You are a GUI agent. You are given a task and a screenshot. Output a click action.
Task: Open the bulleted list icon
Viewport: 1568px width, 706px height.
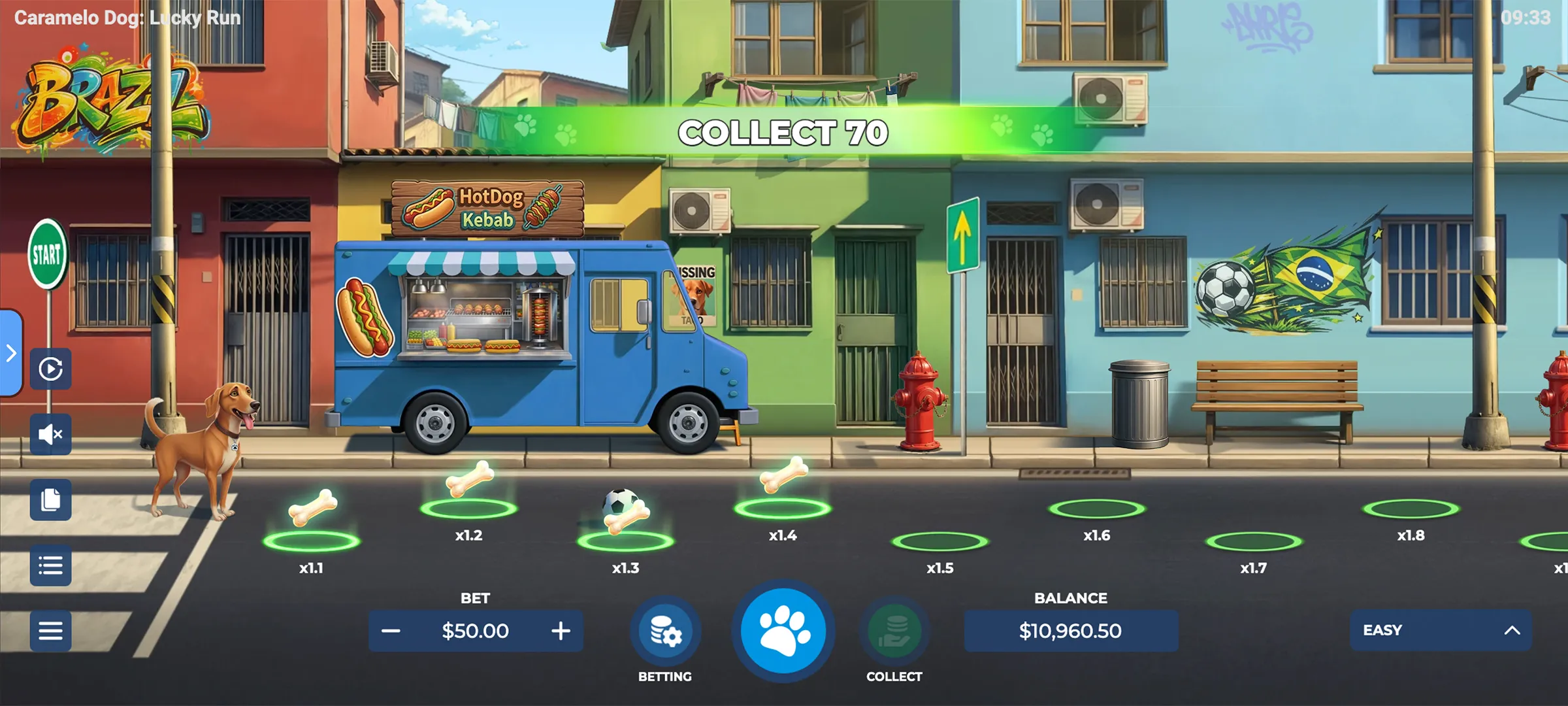click(50, 565)
